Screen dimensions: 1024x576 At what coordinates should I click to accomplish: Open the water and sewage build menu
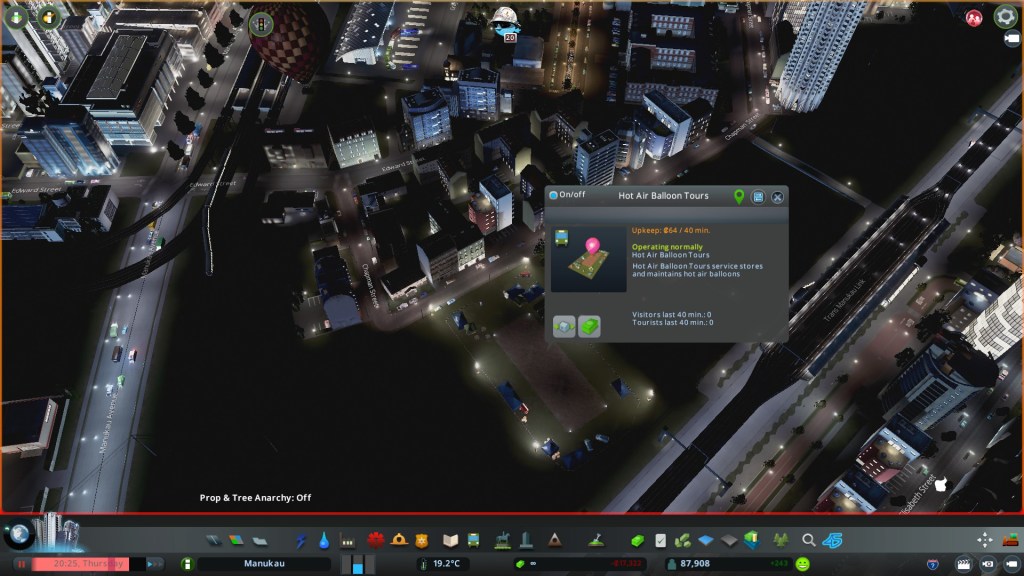pos(324,541)
